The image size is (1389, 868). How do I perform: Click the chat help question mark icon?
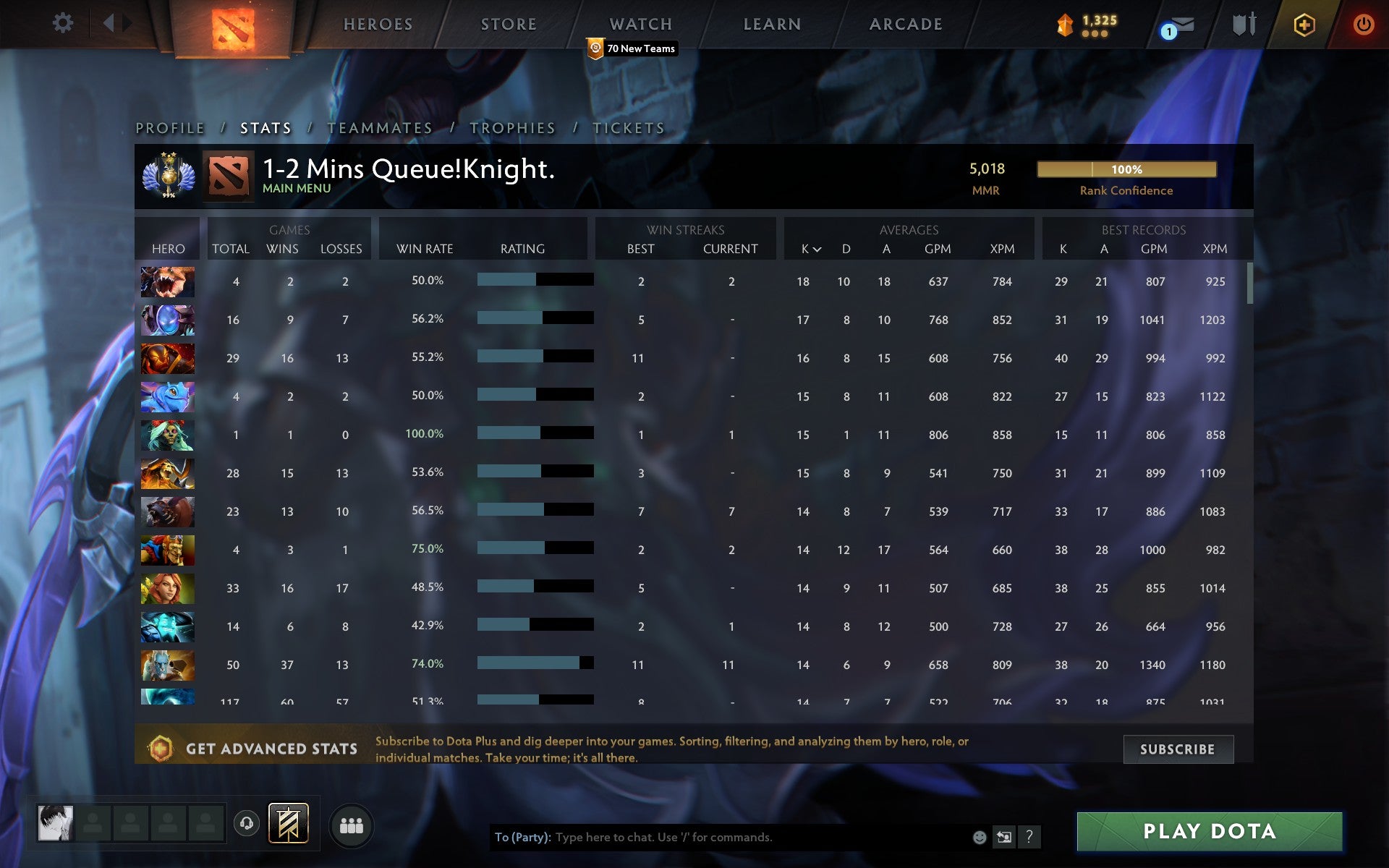(1029, 838)
